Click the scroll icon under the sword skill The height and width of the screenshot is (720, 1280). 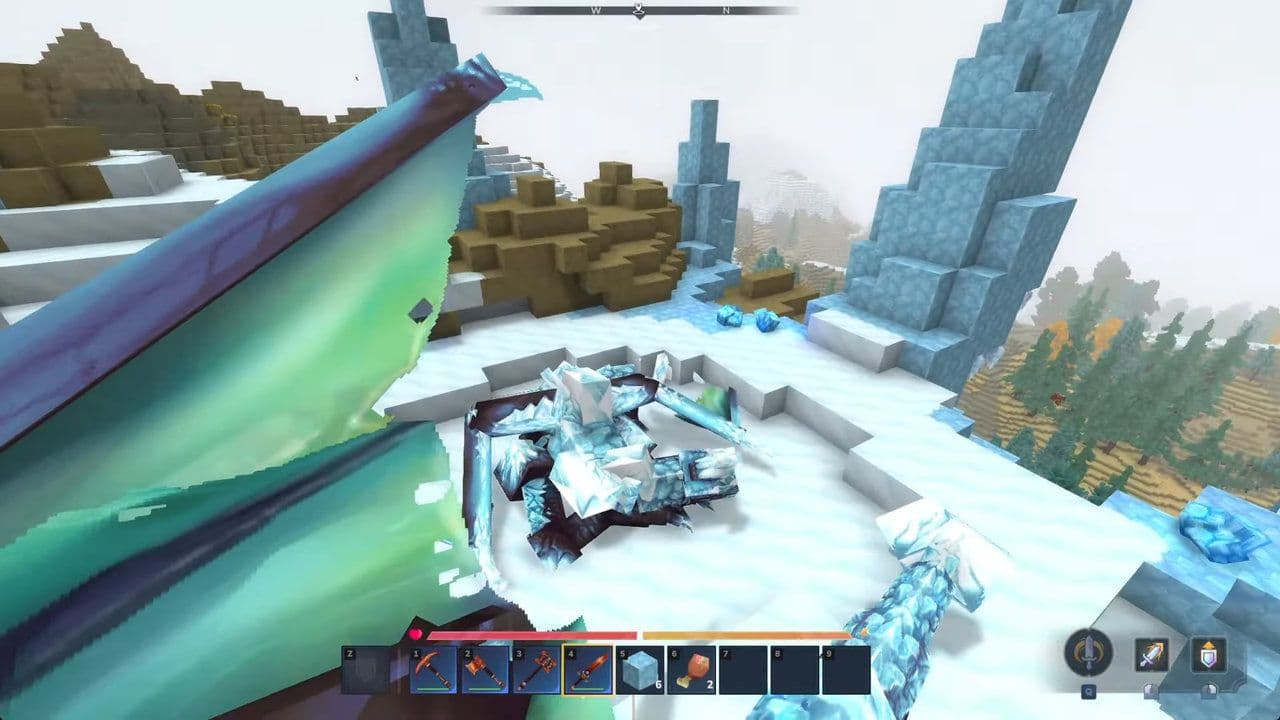click(1150, 690)
